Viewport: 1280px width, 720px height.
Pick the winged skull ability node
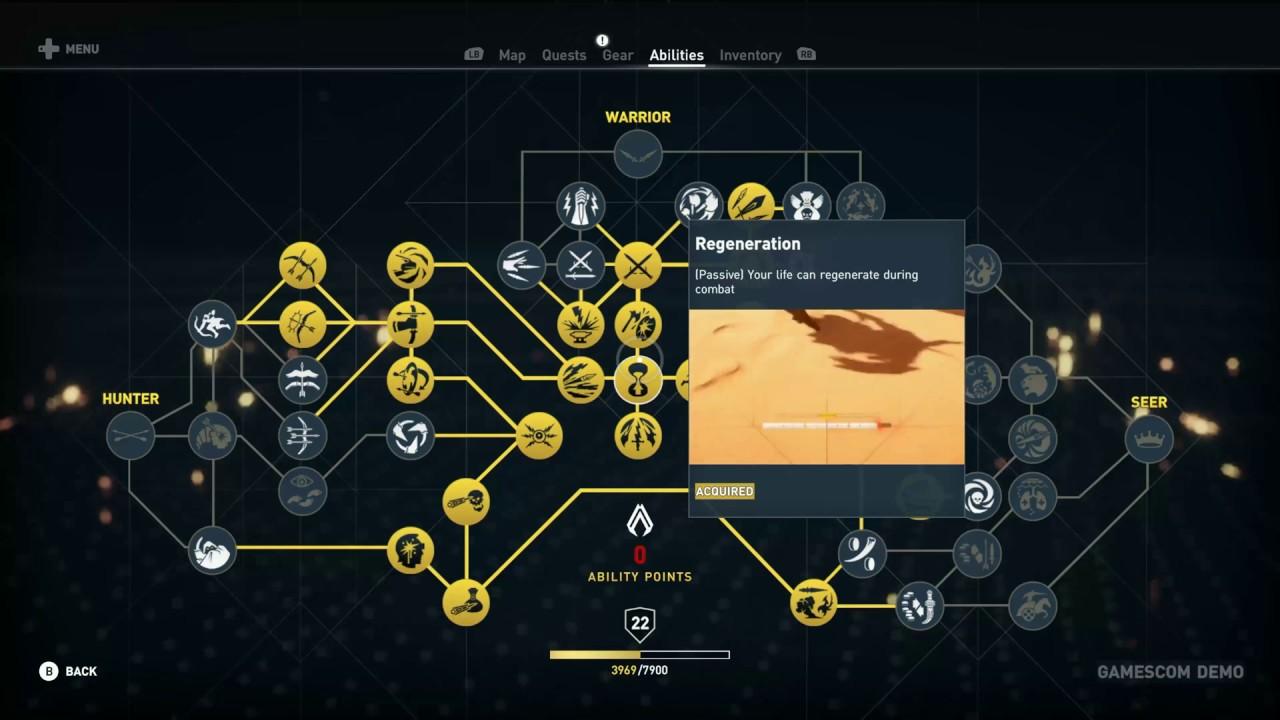[806, 206]
